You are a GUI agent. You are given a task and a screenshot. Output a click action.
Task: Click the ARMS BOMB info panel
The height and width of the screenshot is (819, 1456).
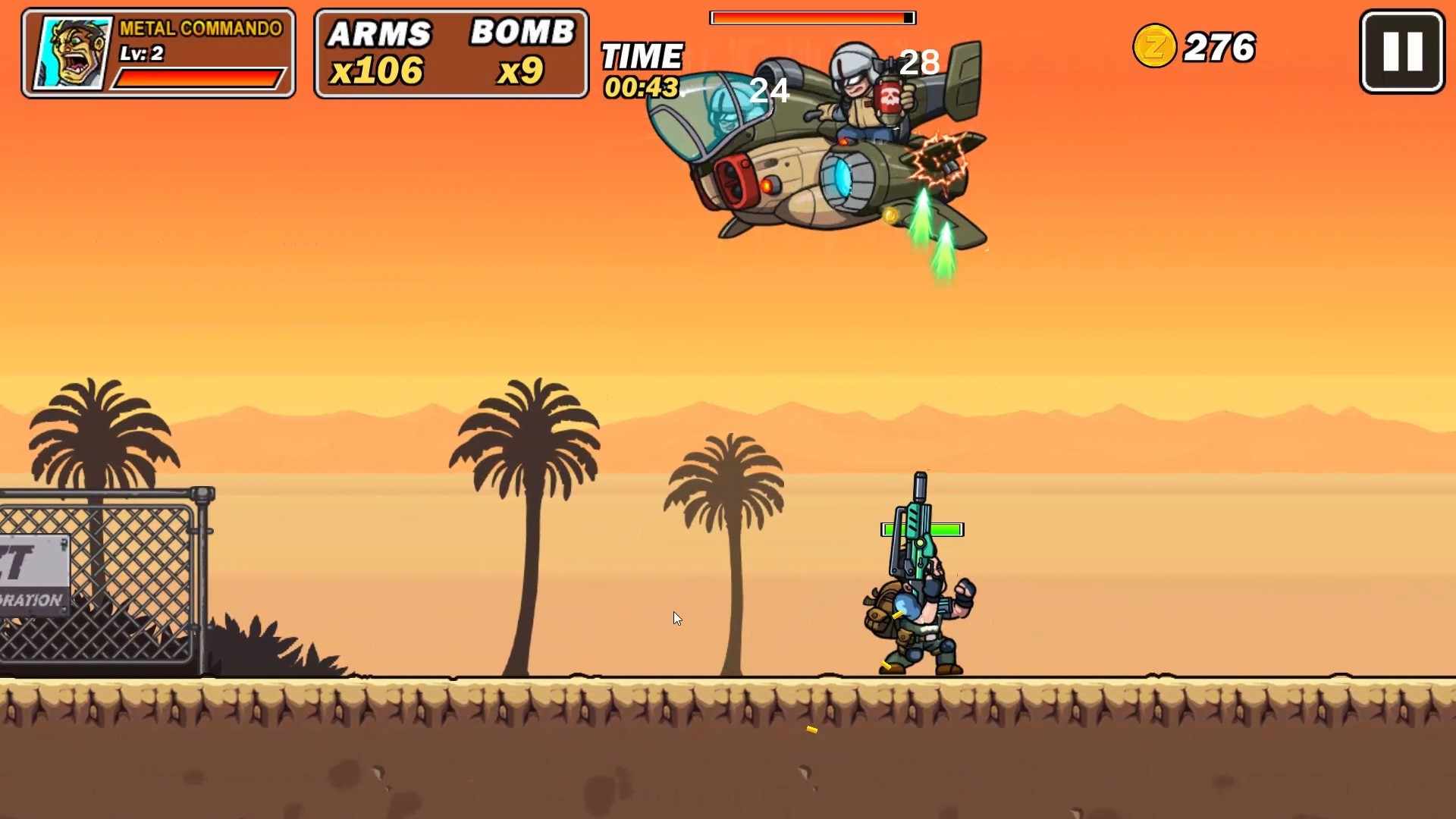point(450,52)
